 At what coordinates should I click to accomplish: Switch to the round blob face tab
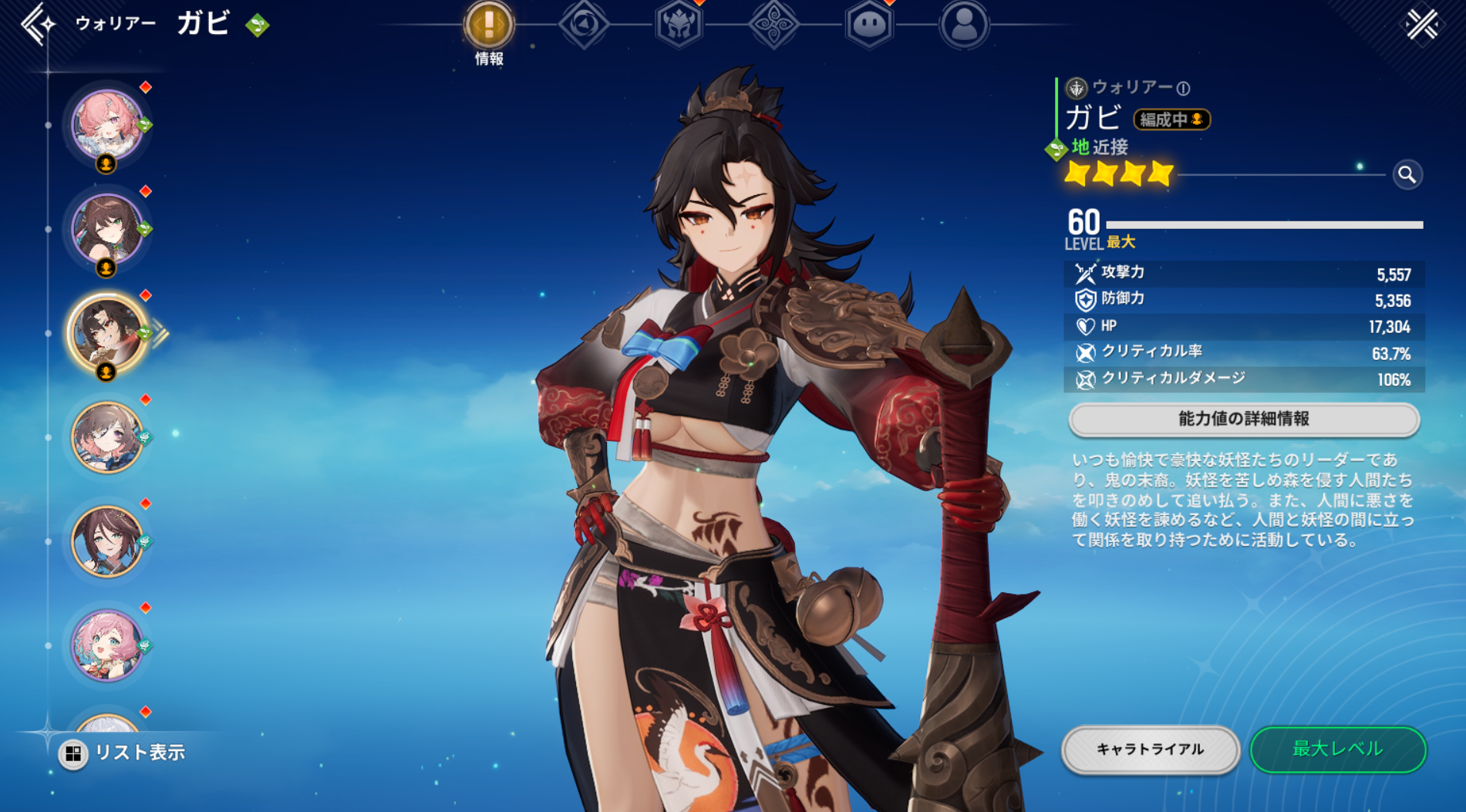pyautogui.click(x=869, y=25)
